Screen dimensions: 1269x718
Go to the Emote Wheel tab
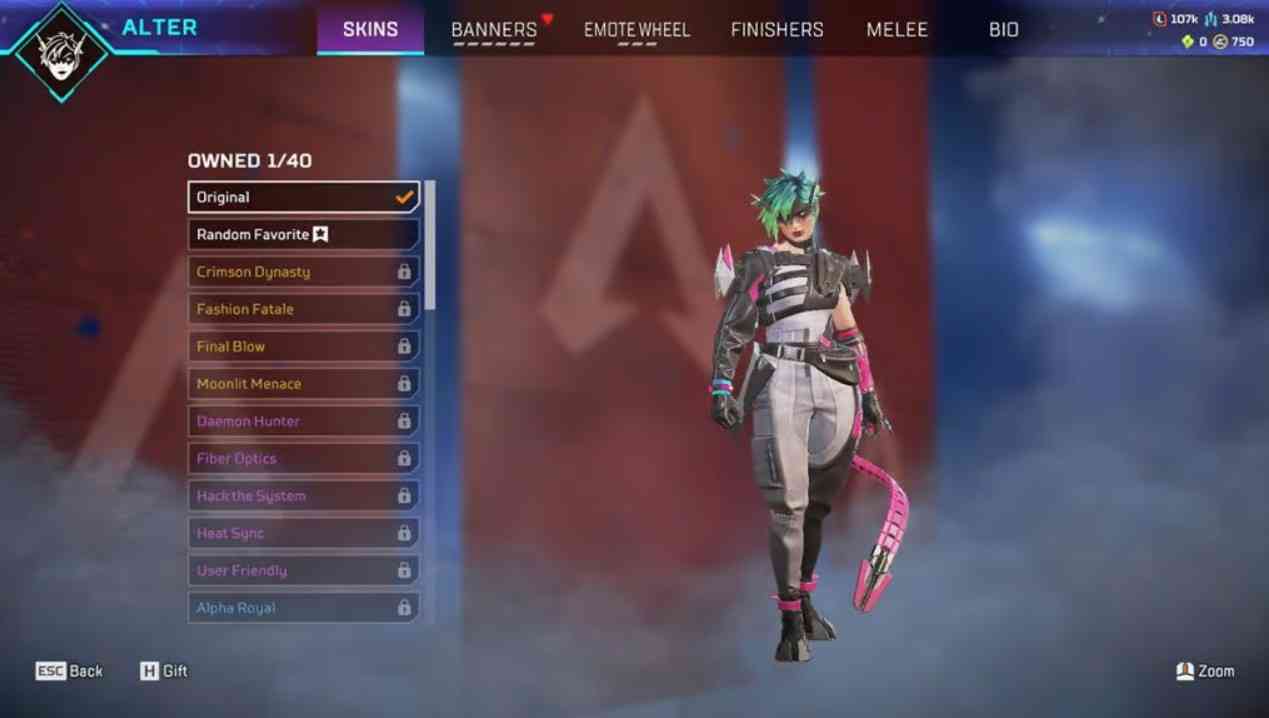[637, 30]
